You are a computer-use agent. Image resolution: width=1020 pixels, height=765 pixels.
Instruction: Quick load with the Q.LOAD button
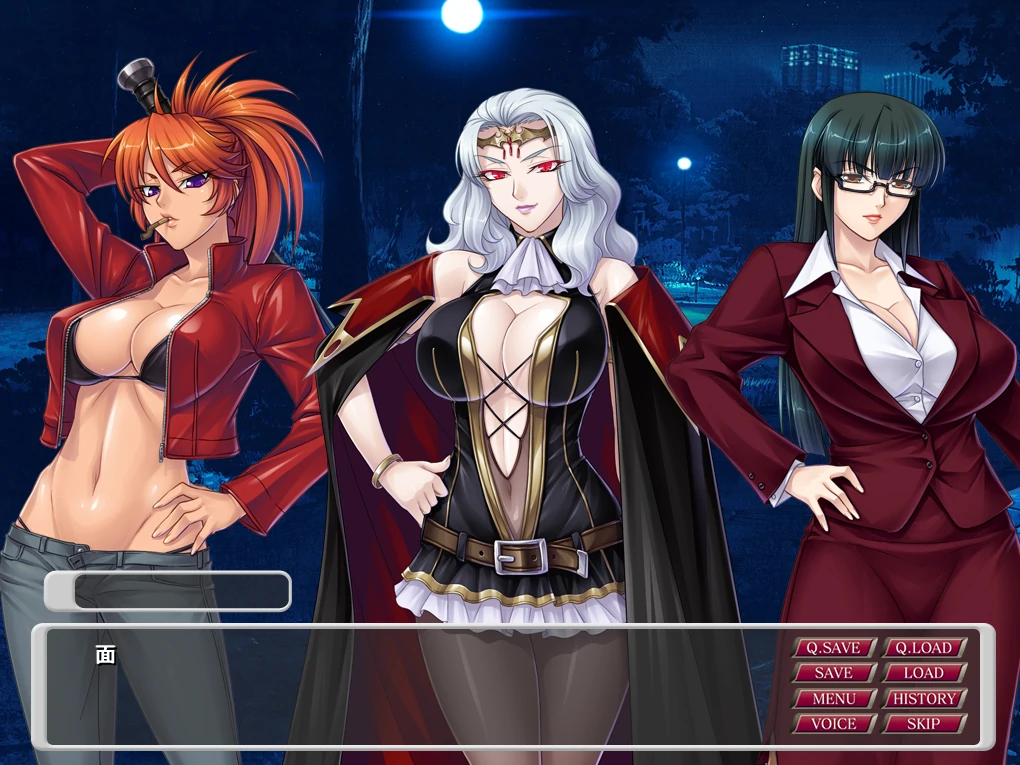(924, 648)
